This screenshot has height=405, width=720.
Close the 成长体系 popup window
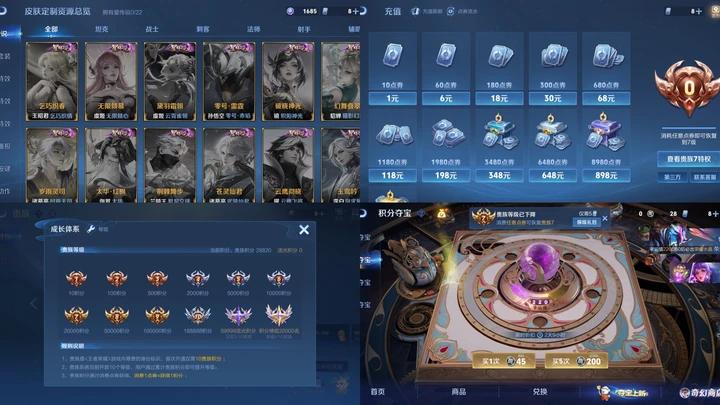(x=304, y=229)
